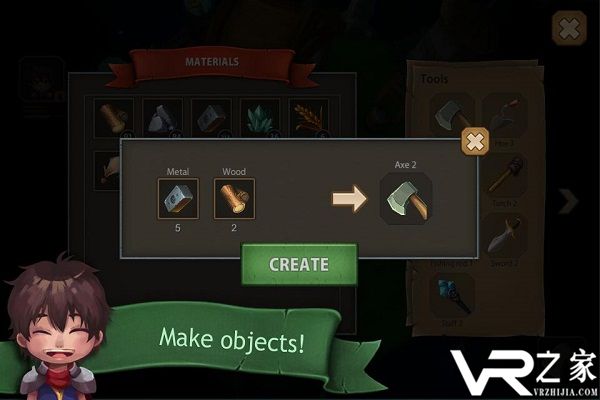Pick the Sword tool in the Tools list
Viewport: 600px width, 400px height.
click(x=503, y=236)
